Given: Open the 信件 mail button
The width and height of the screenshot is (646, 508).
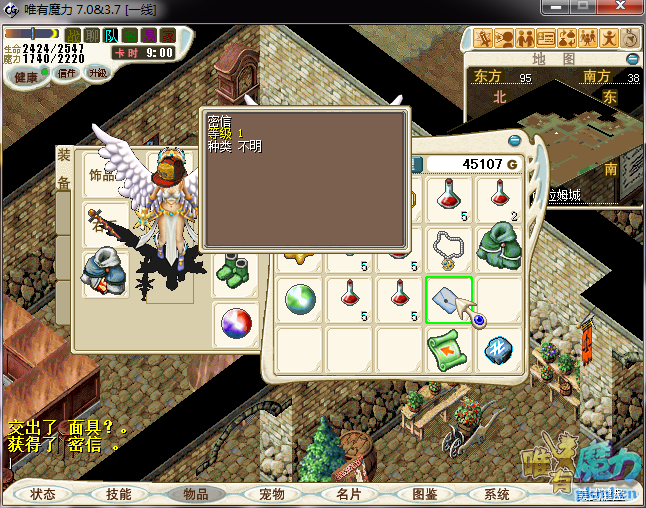Looking at the screenshot, I should point(66,73).
